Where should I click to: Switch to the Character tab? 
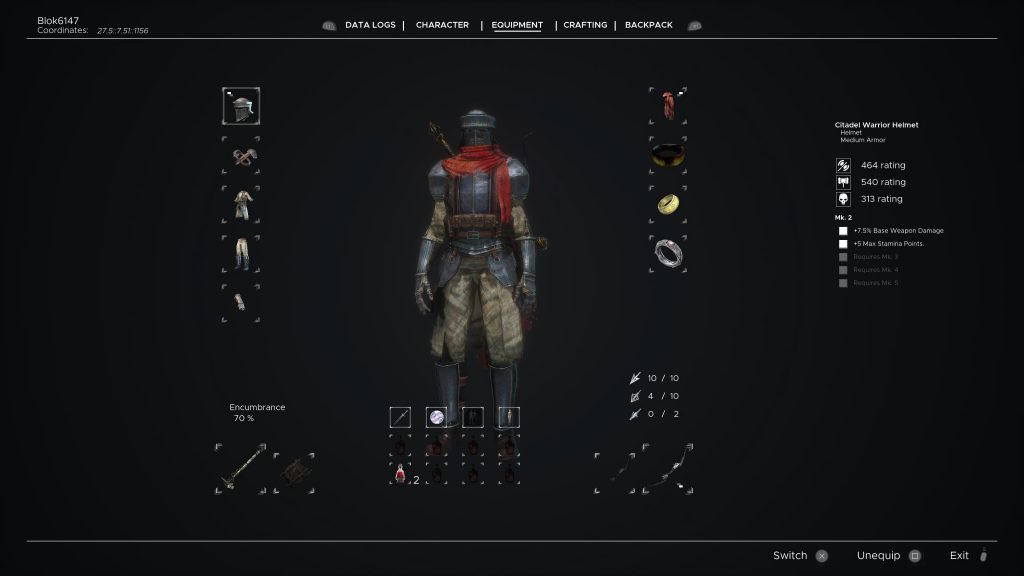point(442,25)
